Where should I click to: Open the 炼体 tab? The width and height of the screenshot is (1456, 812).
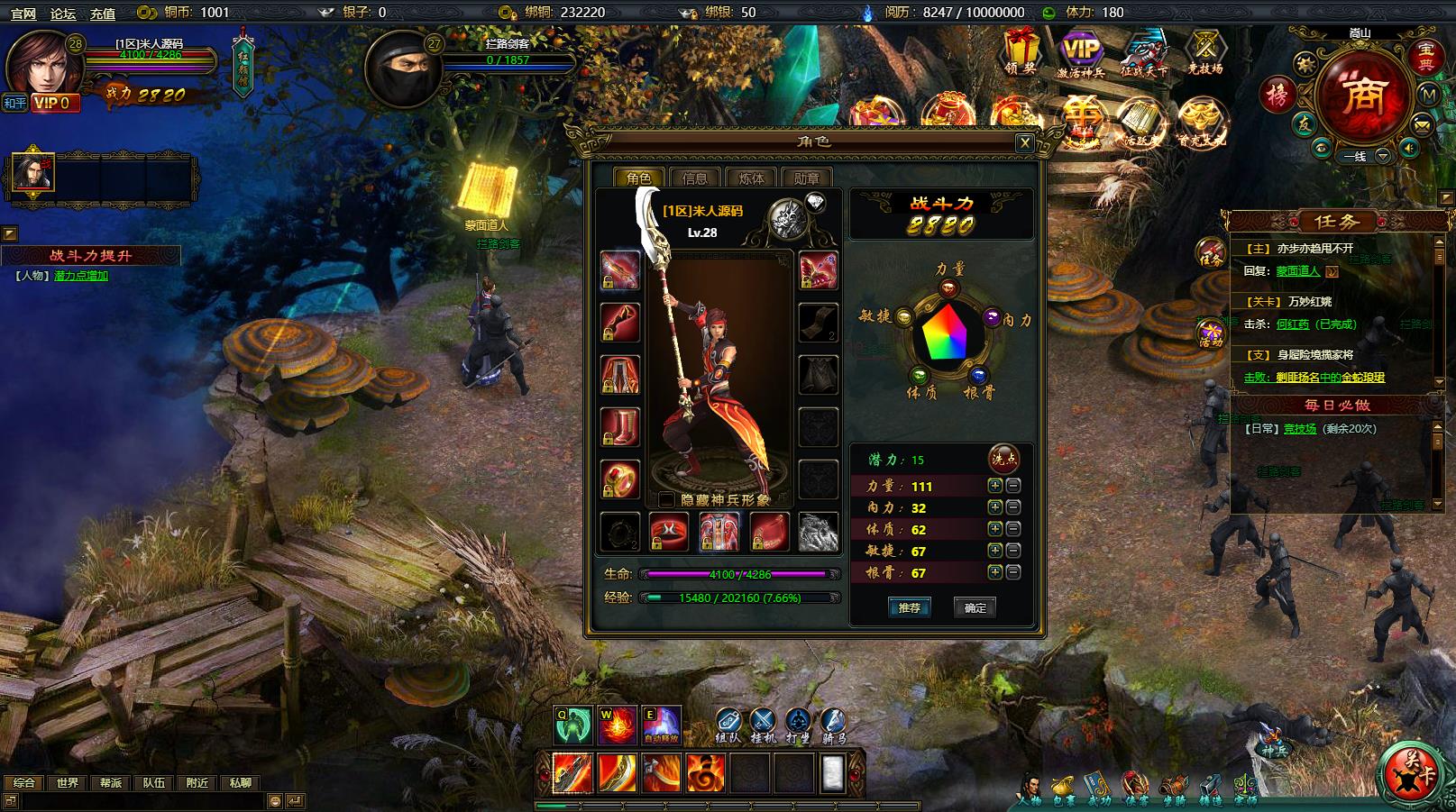[750, 178]
